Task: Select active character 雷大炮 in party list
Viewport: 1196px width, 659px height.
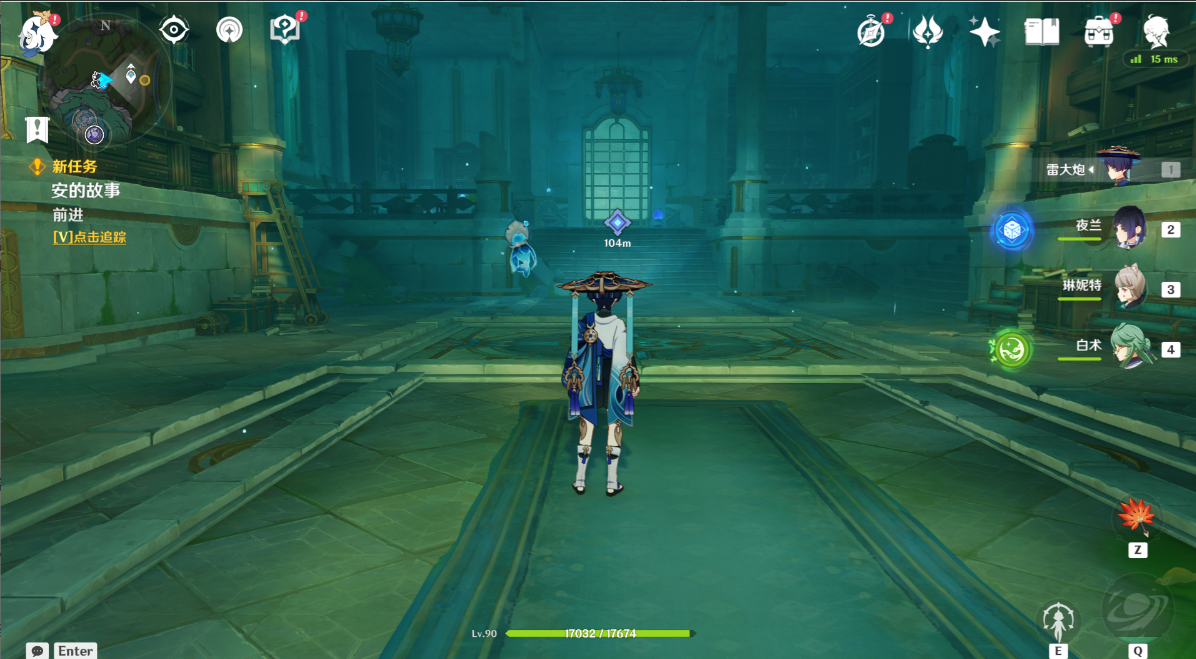Action: tap(1119, 167)
